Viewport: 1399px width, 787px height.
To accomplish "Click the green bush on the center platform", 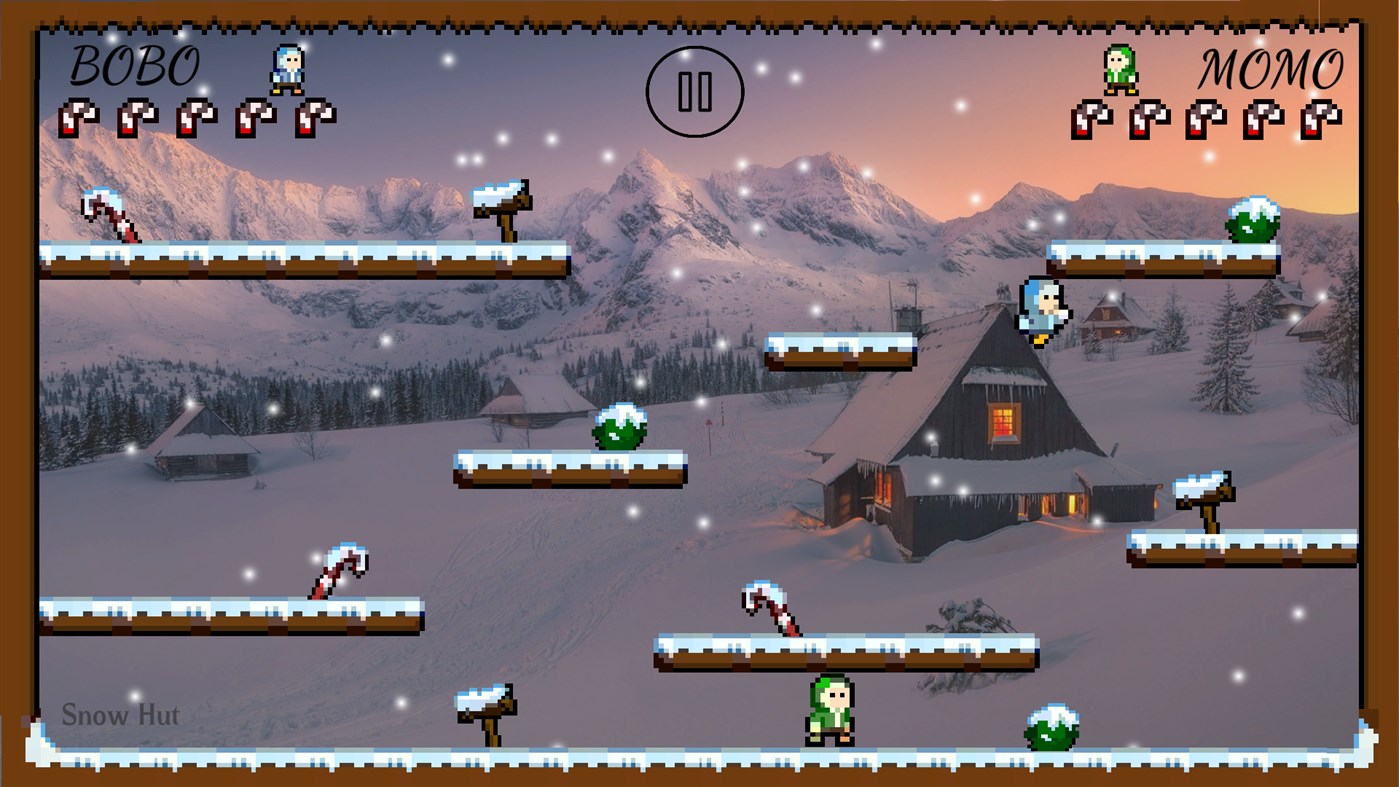I will coord(619,428).
